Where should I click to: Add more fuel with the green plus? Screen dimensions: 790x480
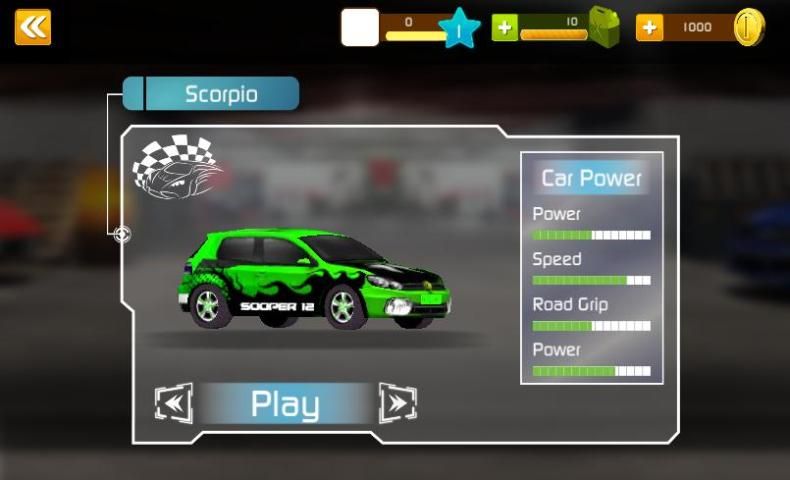(506, 28)
